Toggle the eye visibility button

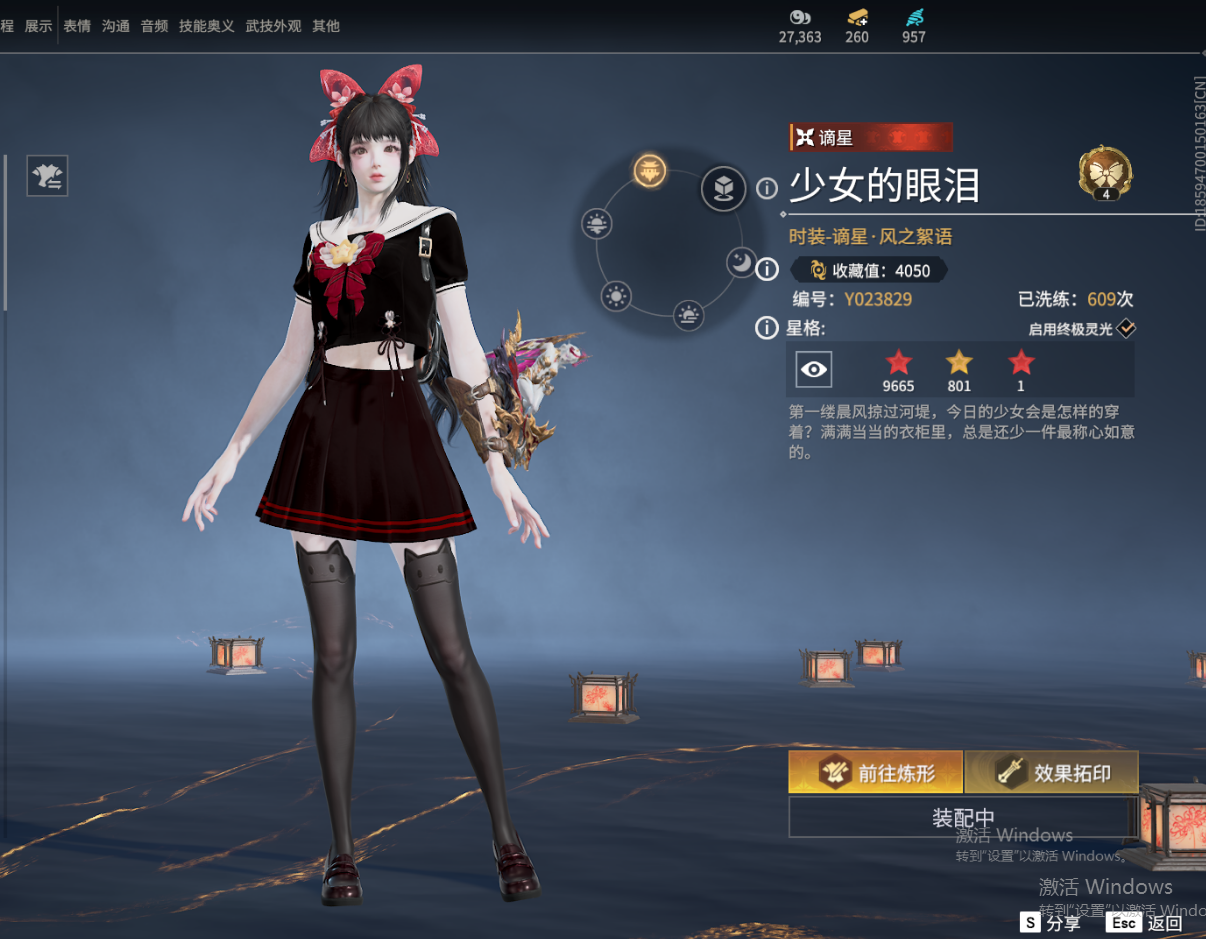(x=814, y=370)
